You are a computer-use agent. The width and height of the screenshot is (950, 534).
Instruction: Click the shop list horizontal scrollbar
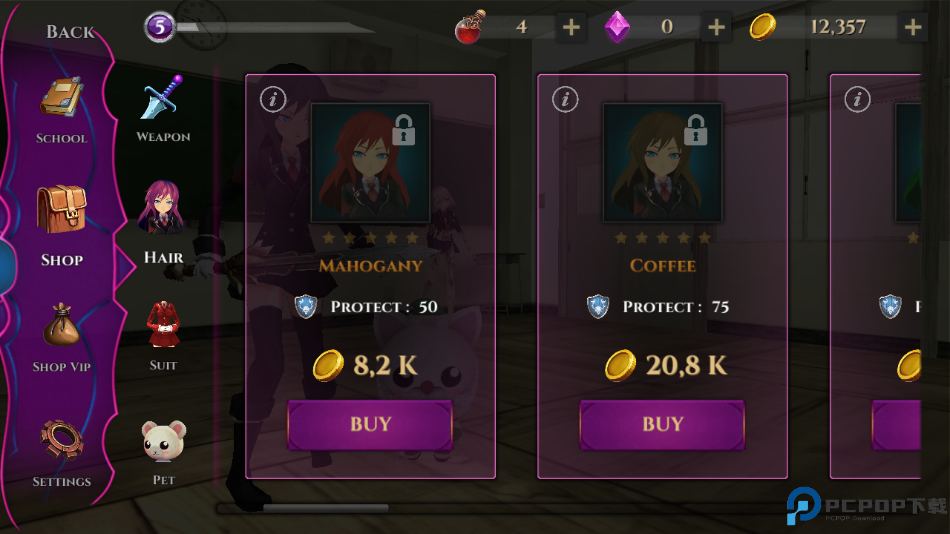coord(325,508)
